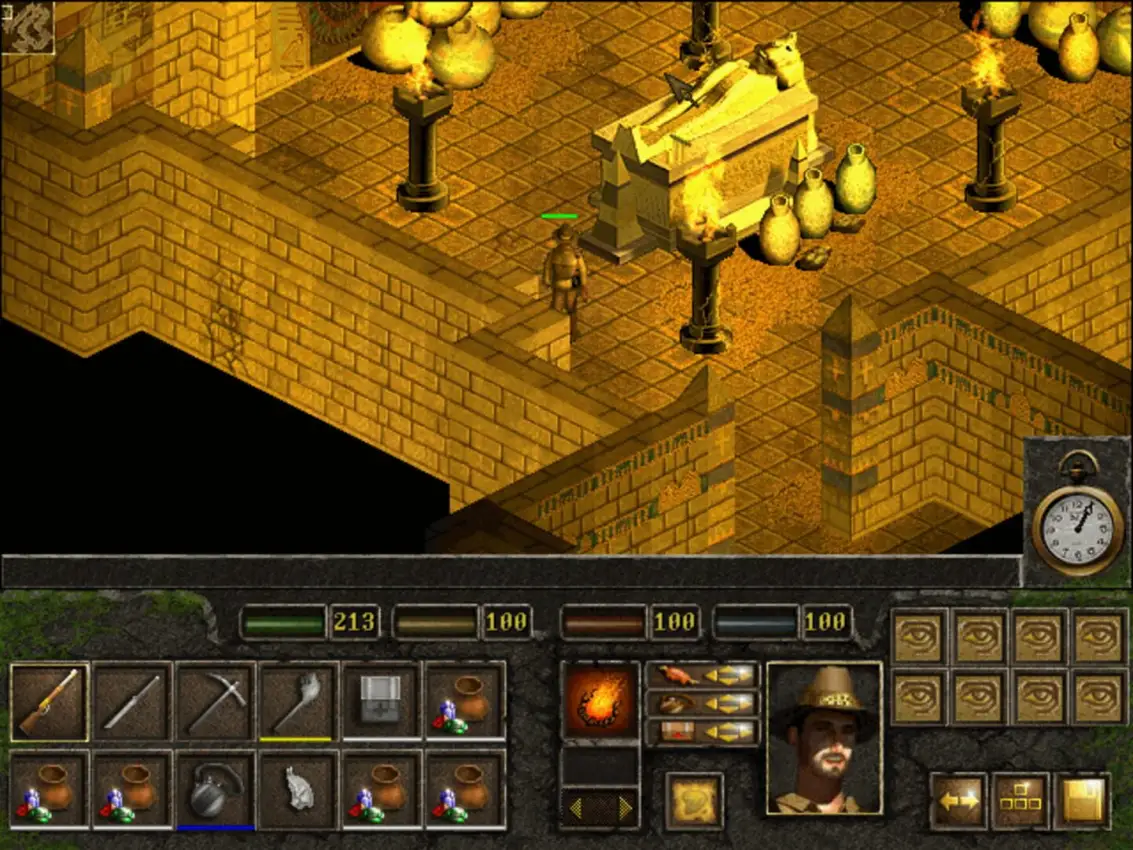Pick the unlit torch slot

[x=298, y=701]
